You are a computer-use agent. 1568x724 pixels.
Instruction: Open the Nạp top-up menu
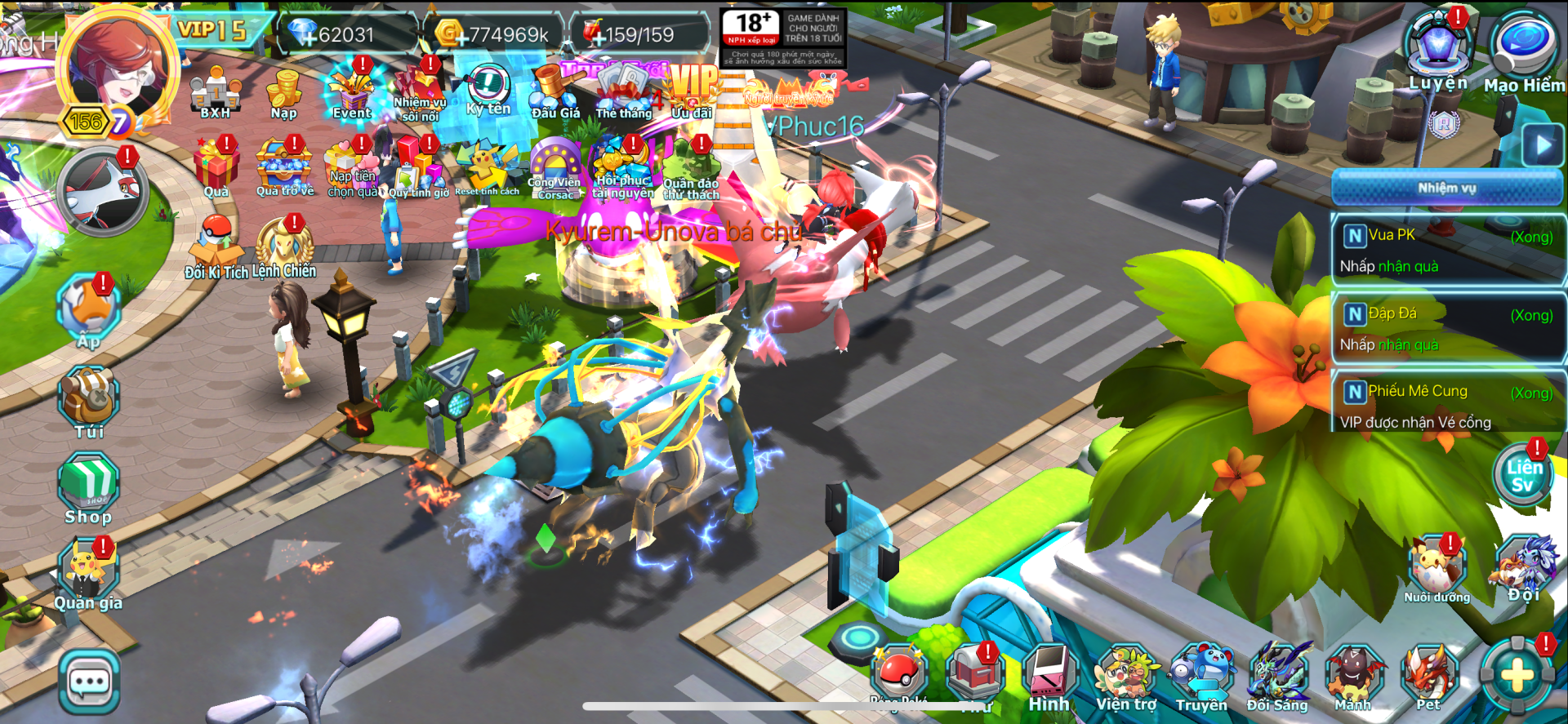pyautogui.click(x=284, y=92)
